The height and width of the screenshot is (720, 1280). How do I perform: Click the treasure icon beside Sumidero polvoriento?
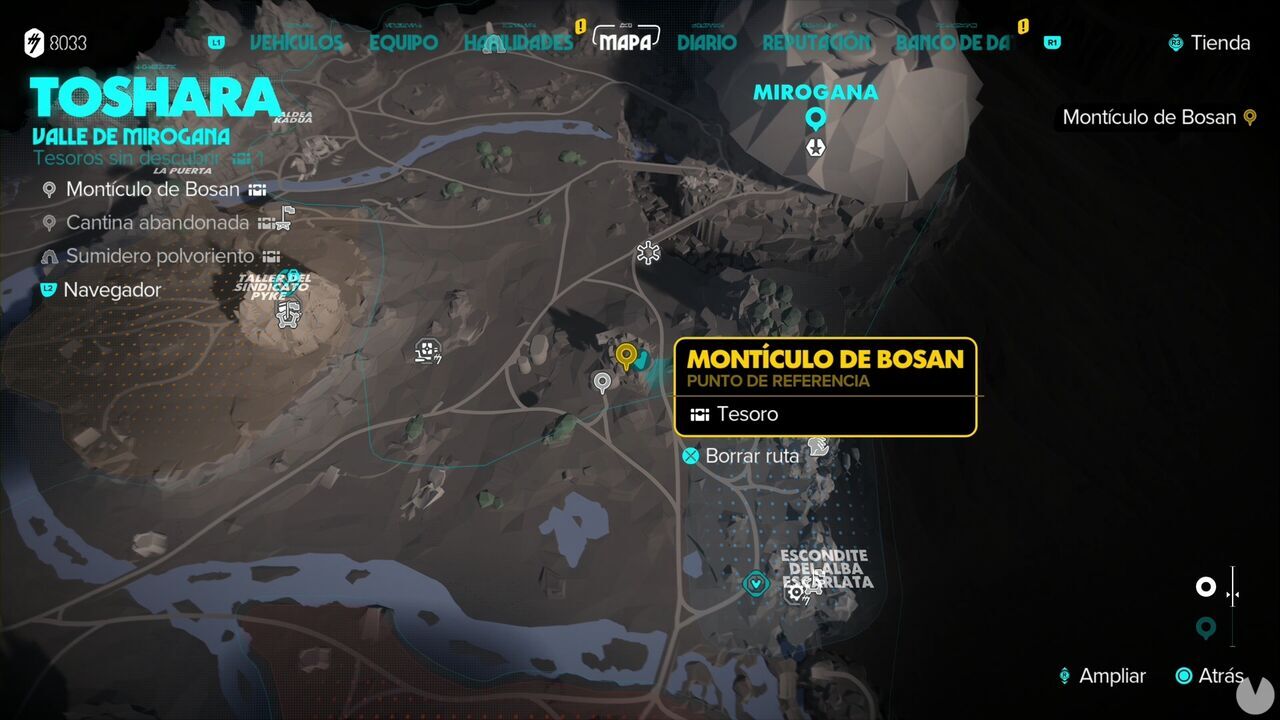click(x=270, y=255)
